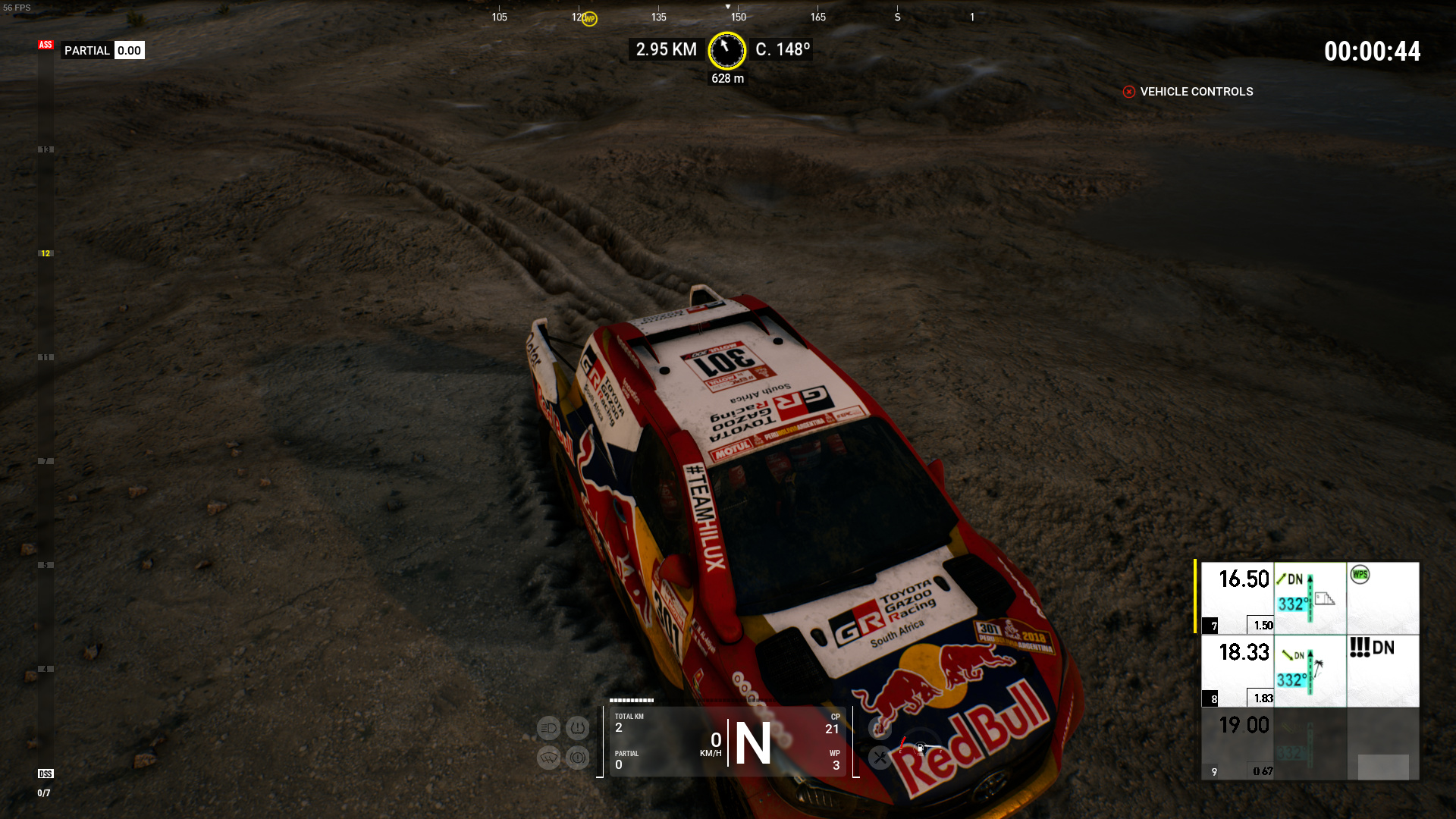Click the yellow compass heading dial
The height and width of the screenshot is (819, 1456).
(x=726, y=50)
